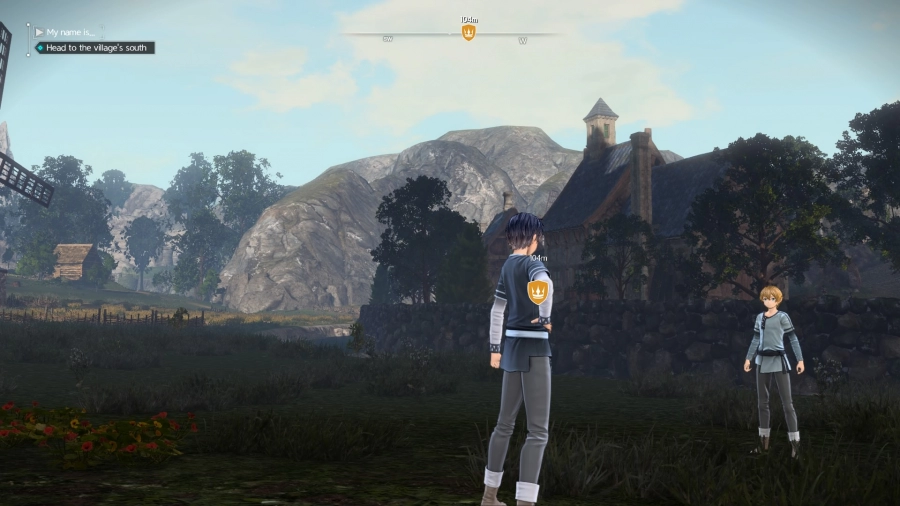Viewport: 900px width, 506px height.
Task: Select the crown waypoint marker showing 104m
Action: [537, 291]
